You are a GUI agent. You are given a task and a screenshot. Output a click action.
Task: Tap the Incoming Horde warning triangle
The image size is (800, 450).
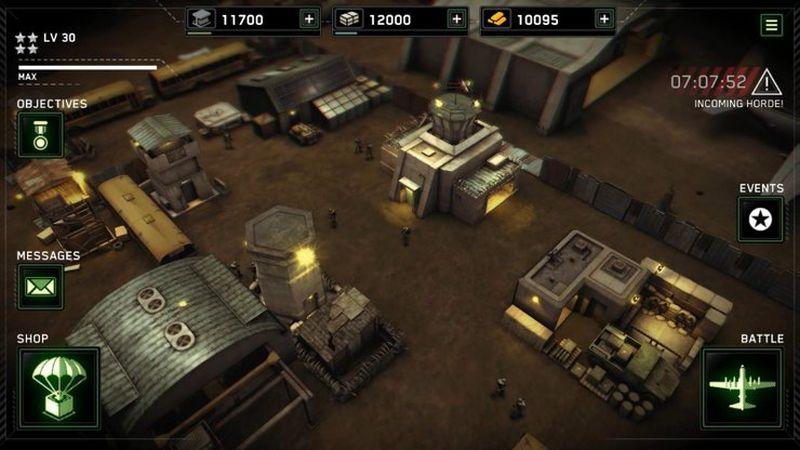pos(767,82)
